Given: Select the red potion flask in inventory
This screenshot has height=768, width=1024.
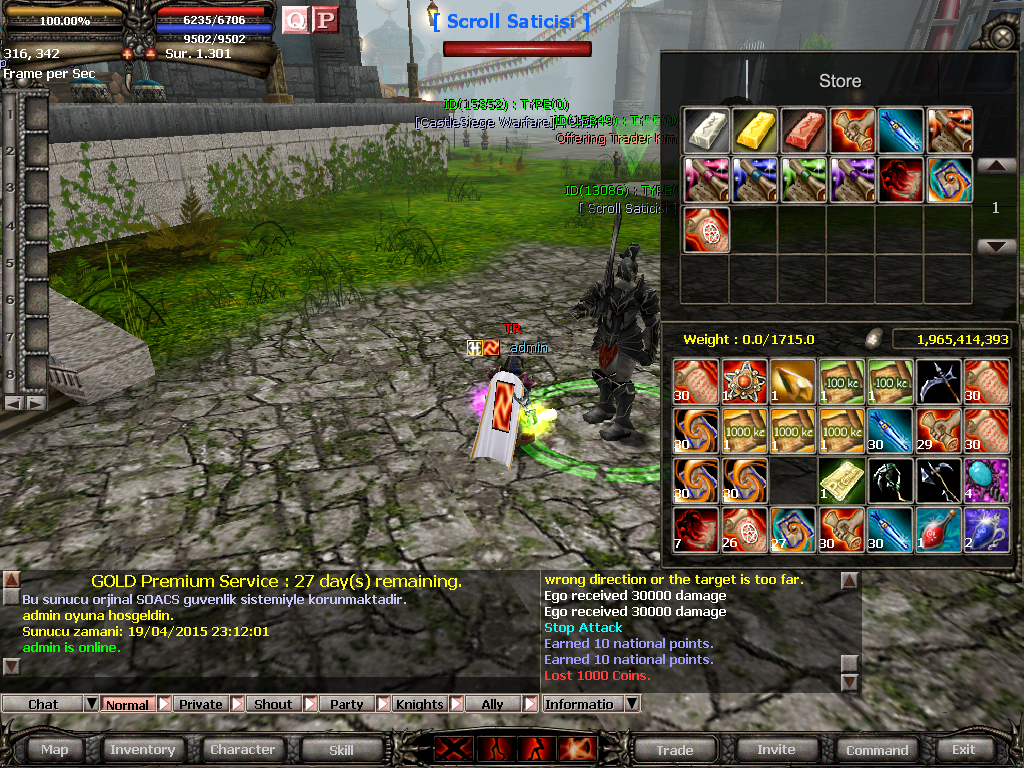Looking at the screenshot, I should click(939, 529).
